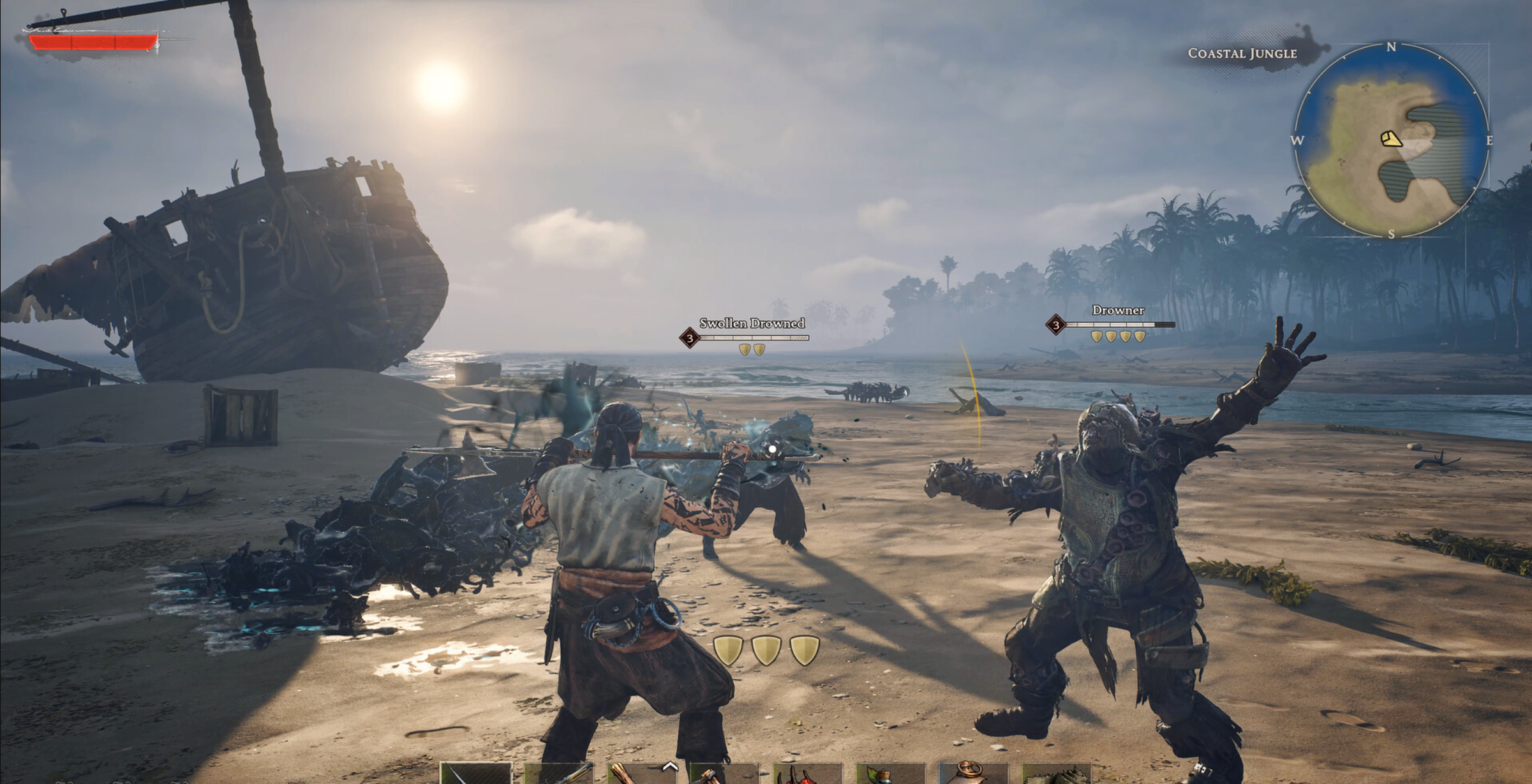This screenshot has height=784, width=1532.
Task: Use the corked potion bottle slot
Action: [890, 774]
